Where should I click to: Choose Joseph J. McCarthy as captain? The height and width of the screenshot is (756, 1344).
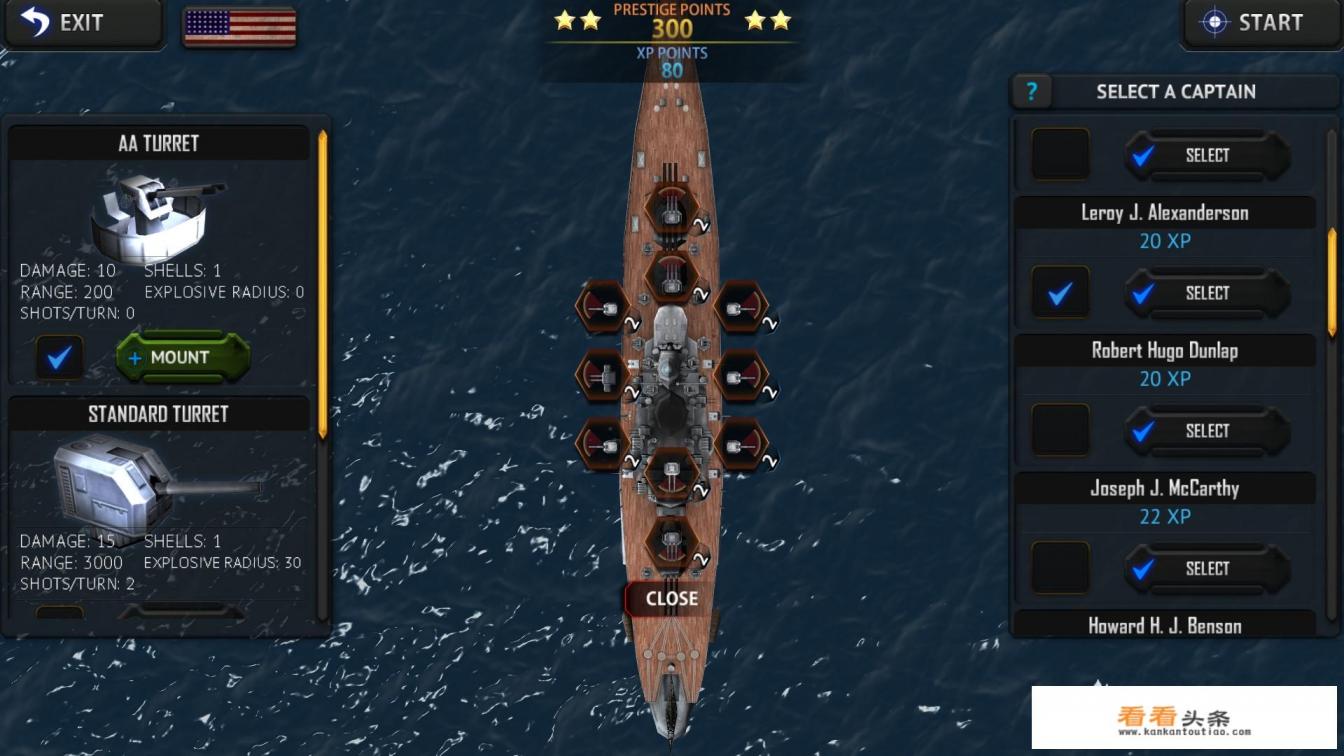[x=1207, y=568]
